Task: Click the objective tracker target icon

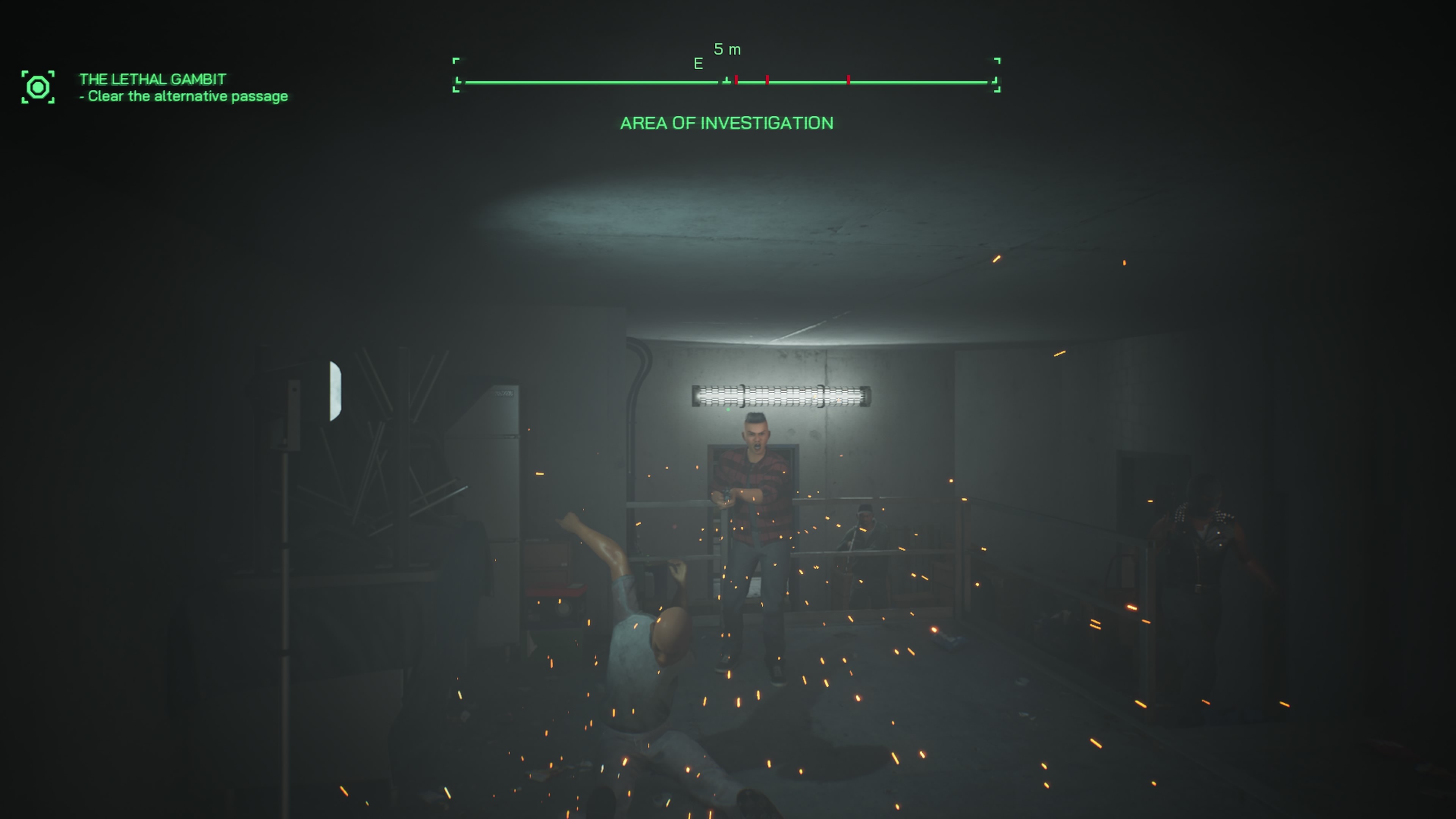Action: 38,88
